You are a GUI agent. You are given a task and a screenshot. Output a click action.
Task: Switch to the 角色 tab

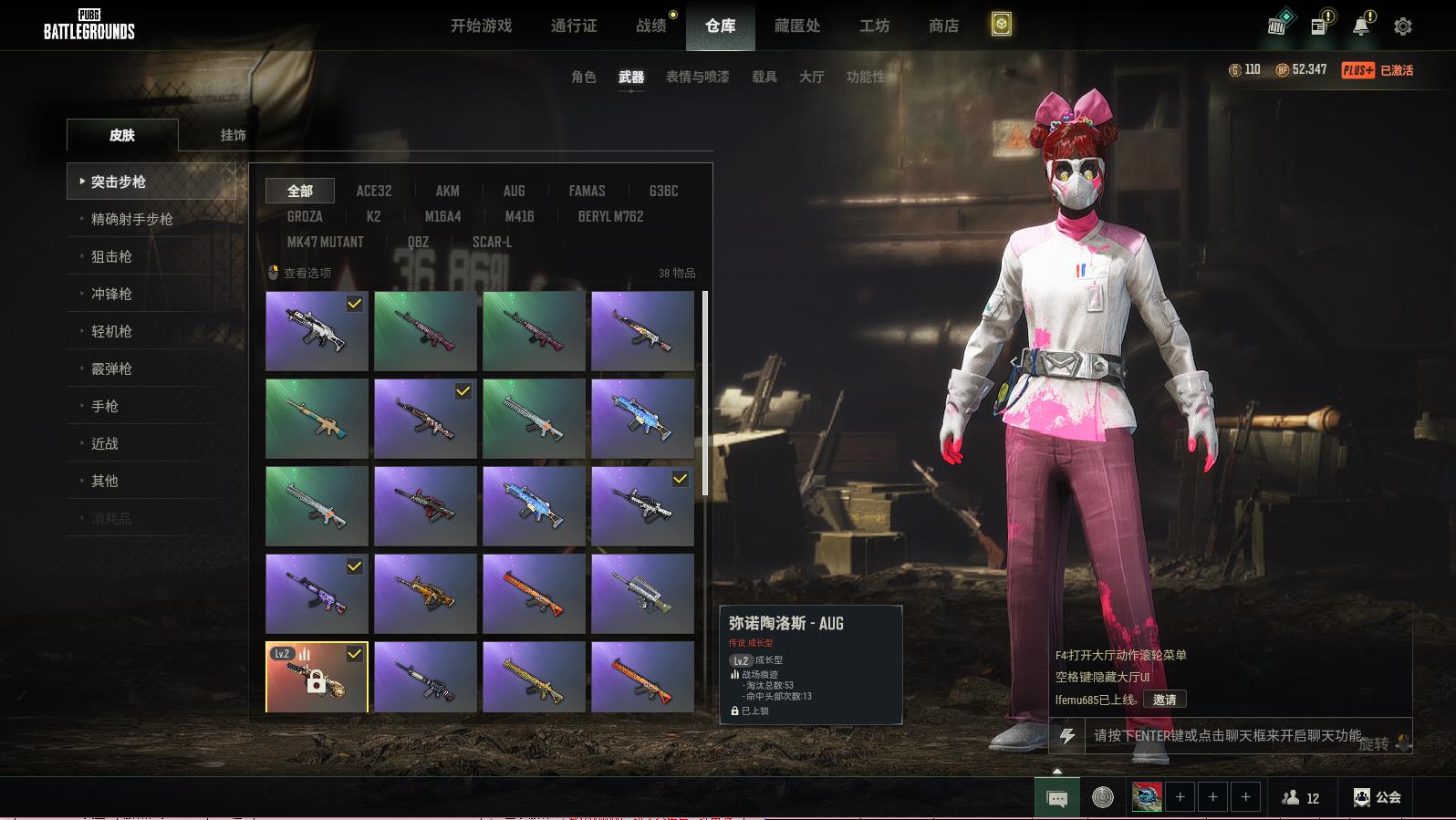click(583, 77)
